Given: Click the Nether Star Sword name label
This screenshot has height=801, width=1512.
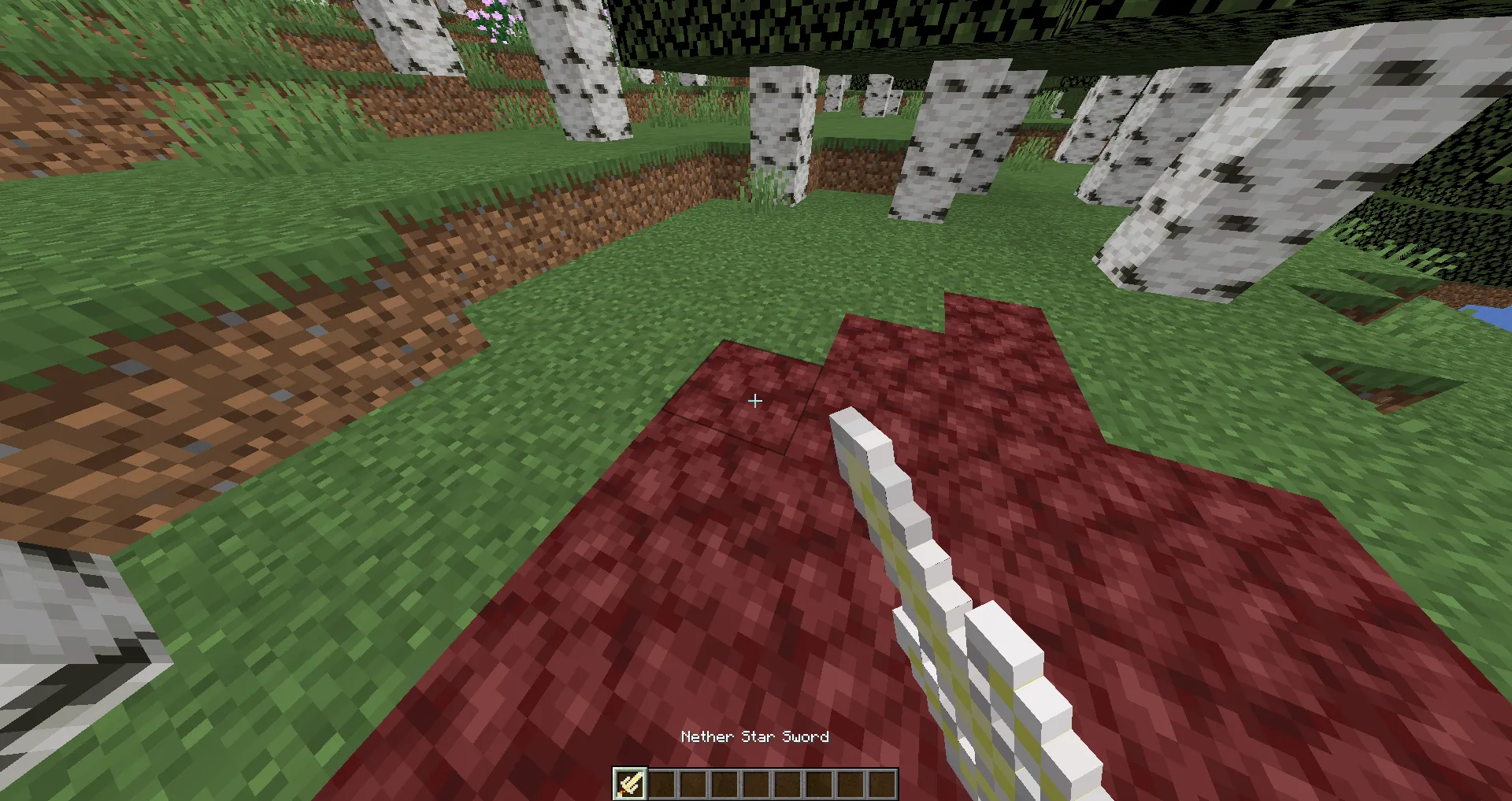Looking at the screenshot, I should [754, 736].
